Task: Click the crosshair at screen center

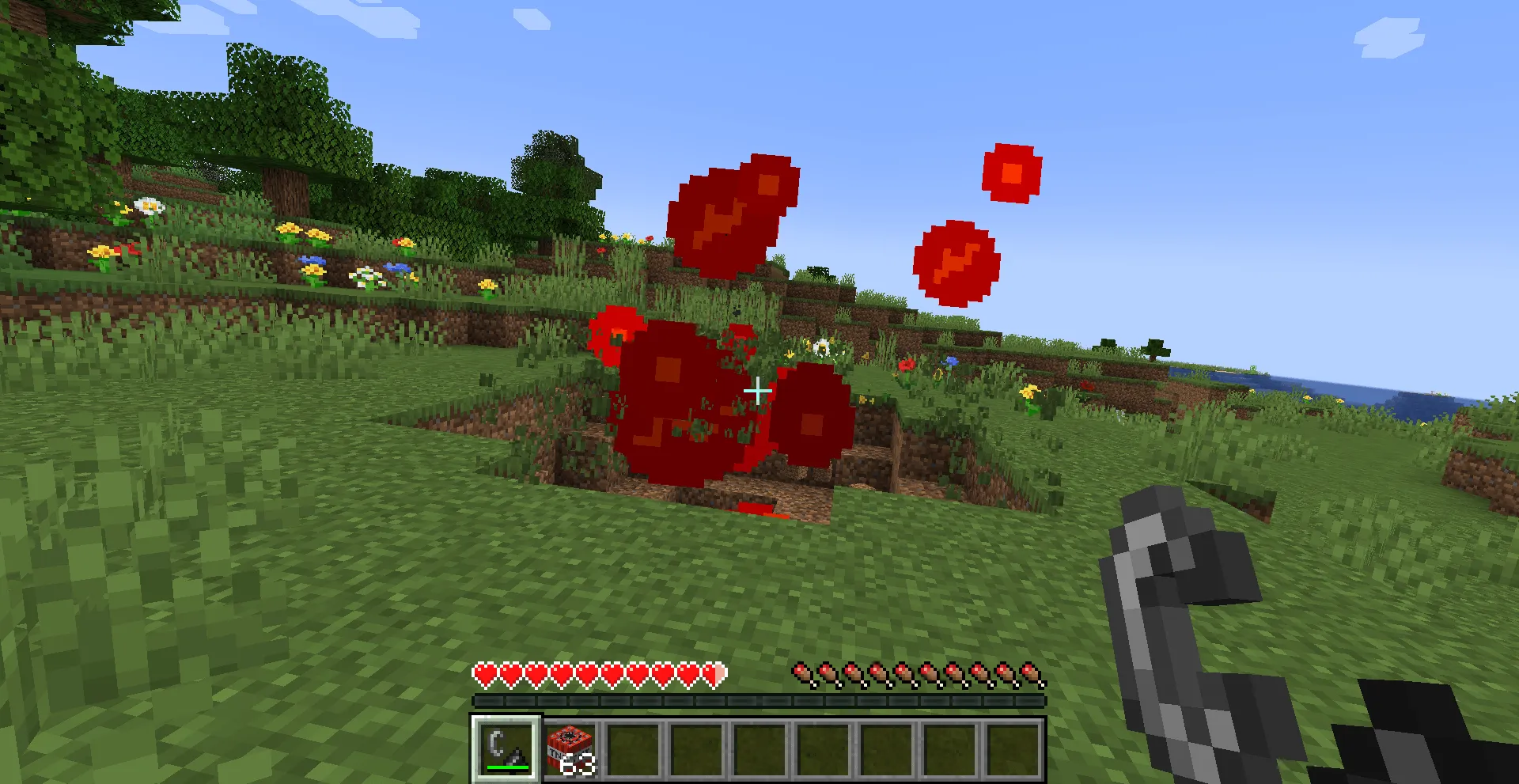Action: pos(757,390)
